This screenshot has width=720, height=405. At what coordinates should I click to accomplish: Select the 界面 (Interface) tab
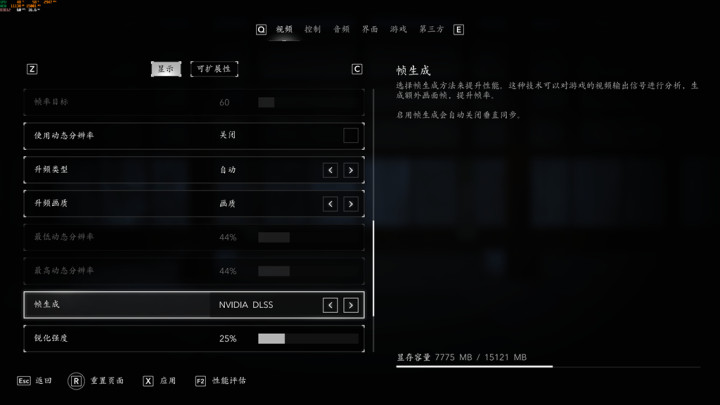(370, 30)
